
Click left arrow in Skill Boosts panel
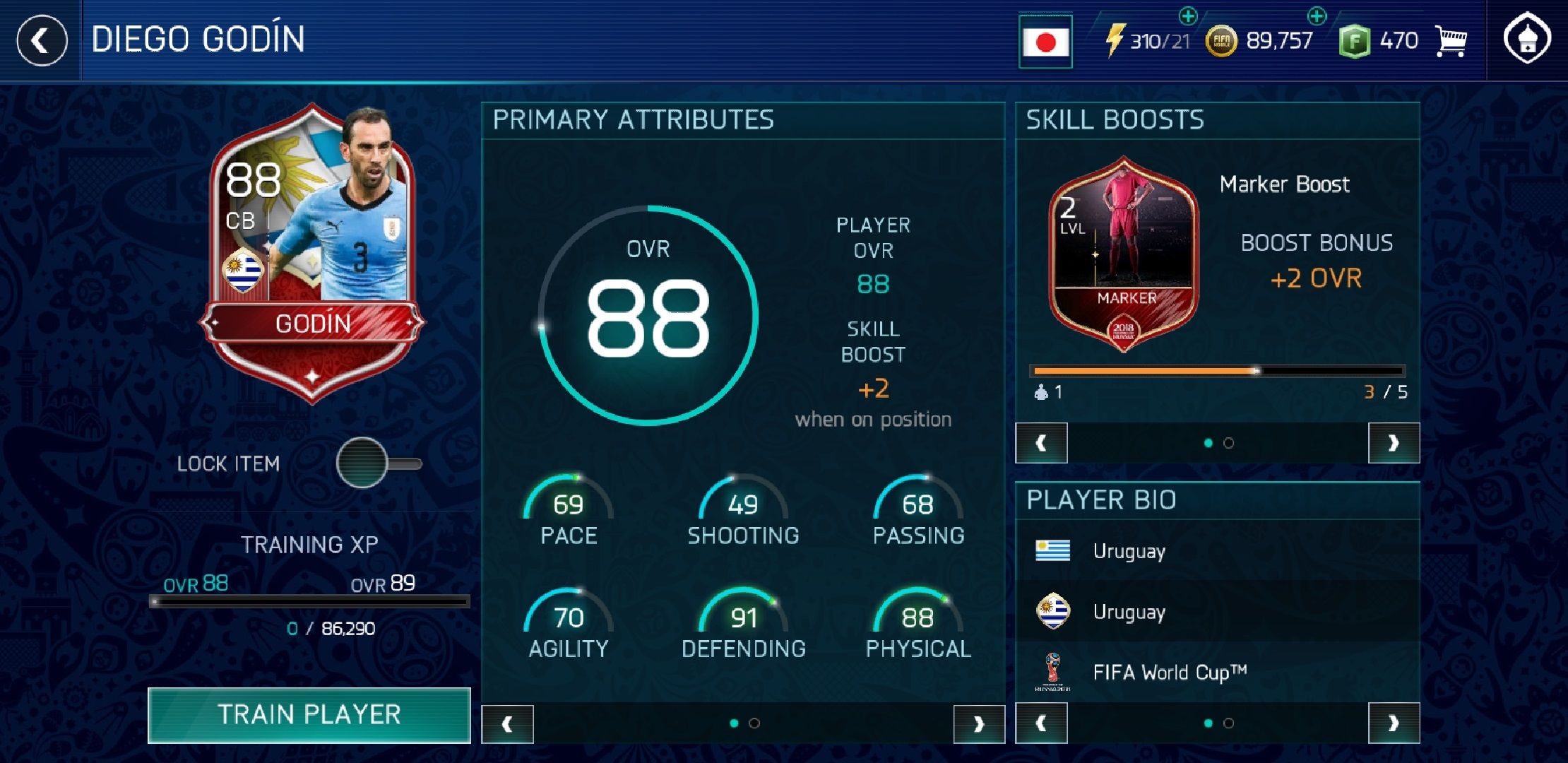[x=1042, y=441]
